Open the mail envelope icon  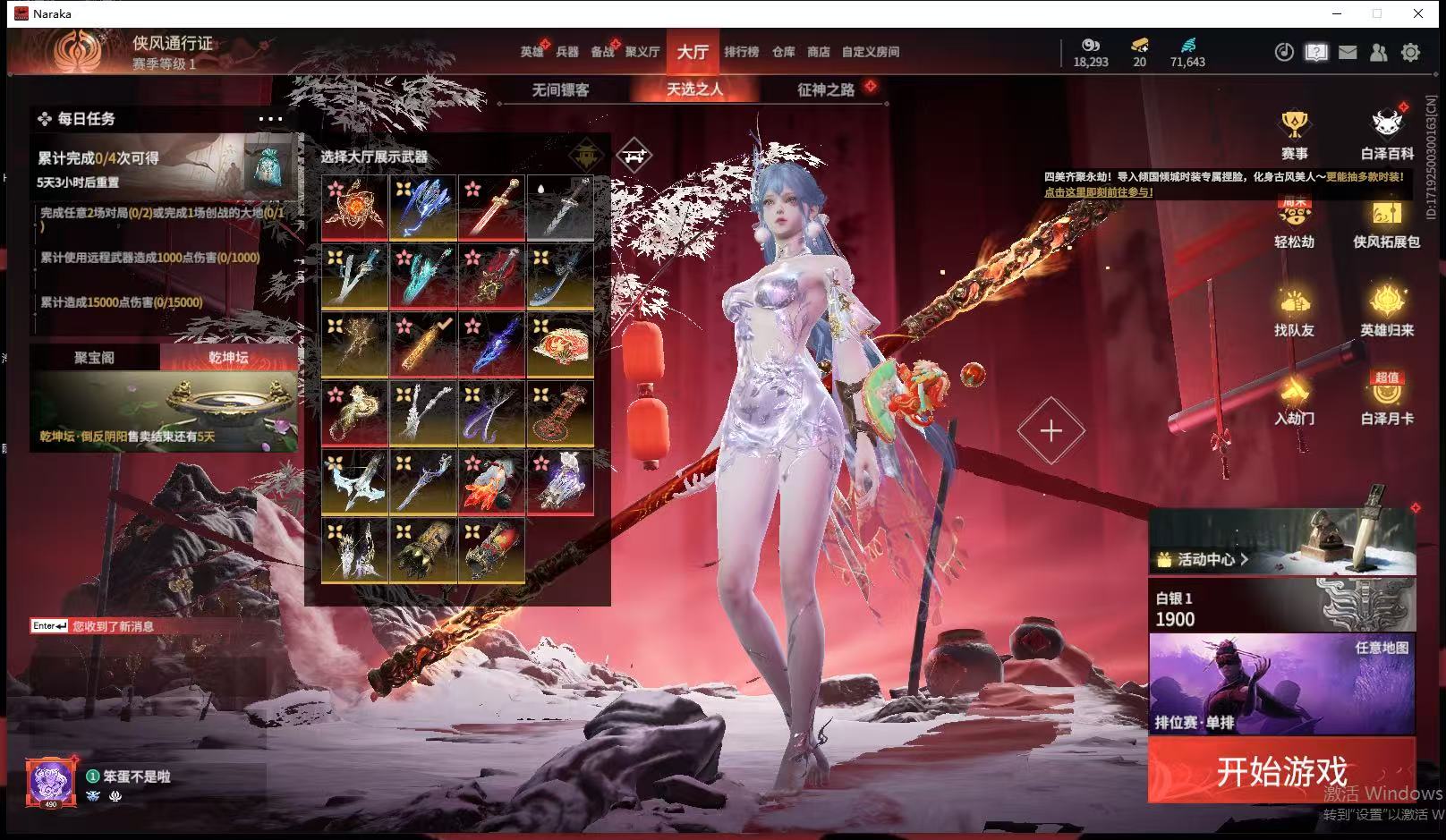pyautogui.click(x=1348, y=53)
